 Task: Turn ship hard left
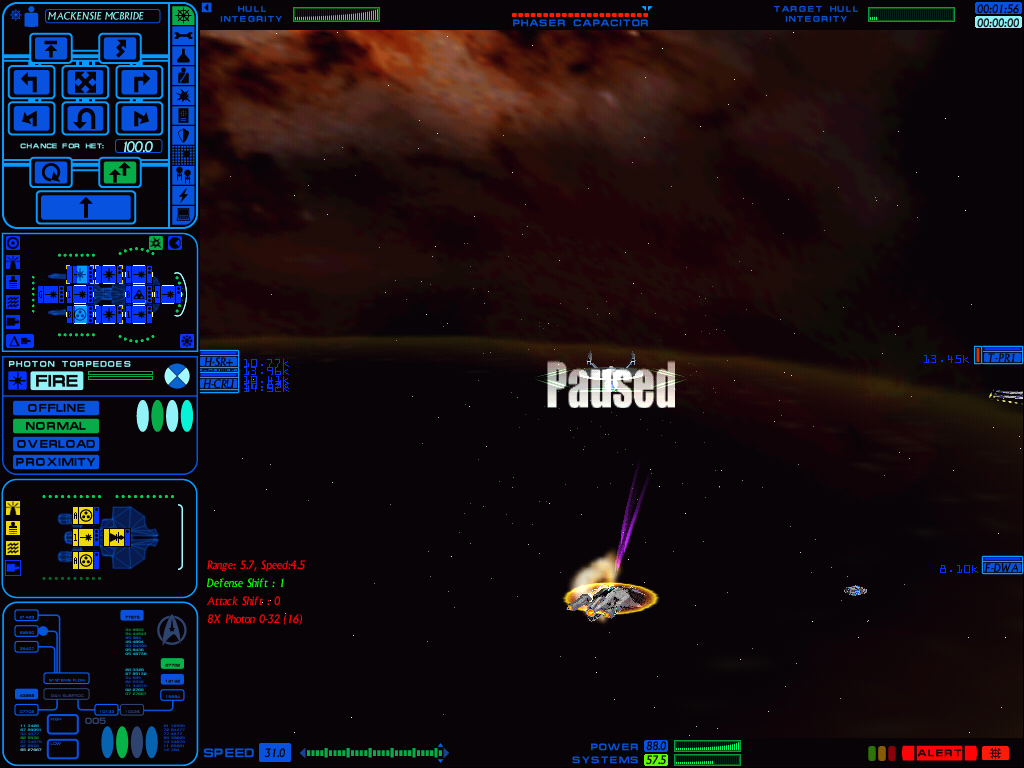(x=31, y=82)
